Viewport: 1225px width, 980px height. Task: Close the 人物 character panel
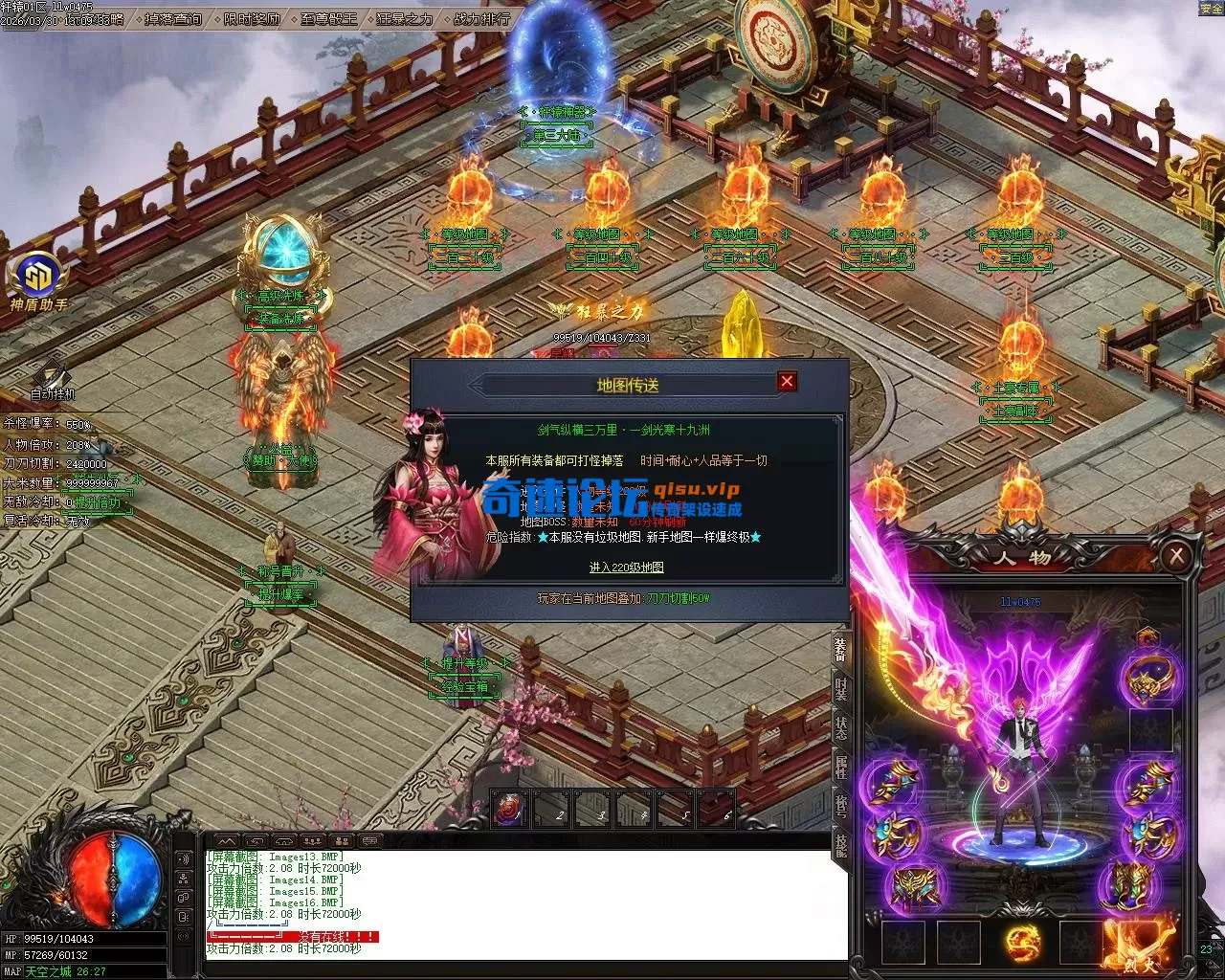point(1176,555)
